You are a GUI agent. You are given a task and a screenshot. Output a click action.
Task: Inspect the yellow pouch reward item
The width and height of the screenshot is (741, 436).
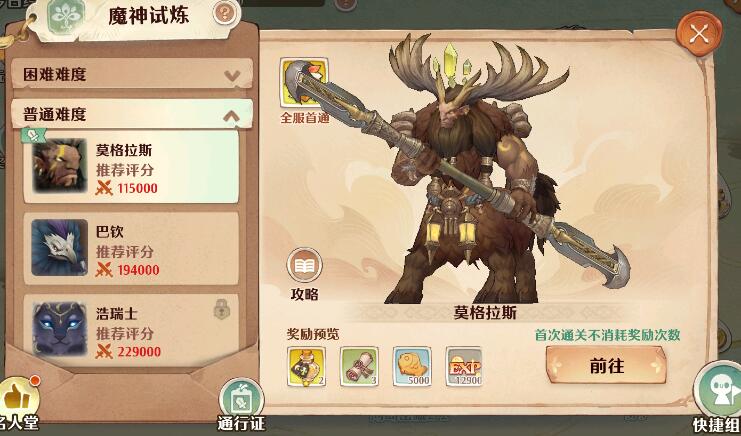point(305,366)
